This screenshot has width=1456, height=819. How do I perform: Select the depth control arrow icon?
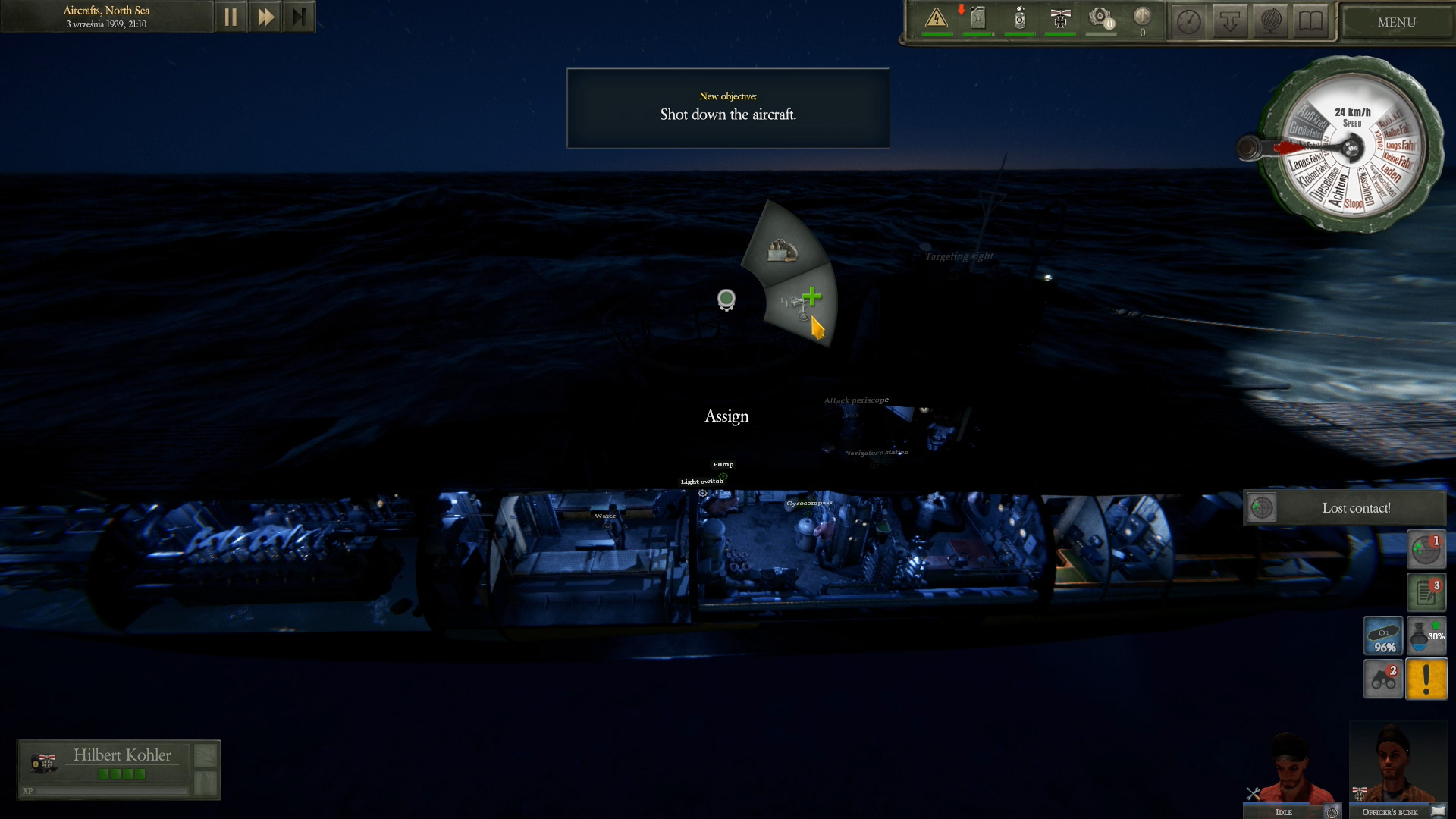pyautogui.click(x=1231, y=20)
